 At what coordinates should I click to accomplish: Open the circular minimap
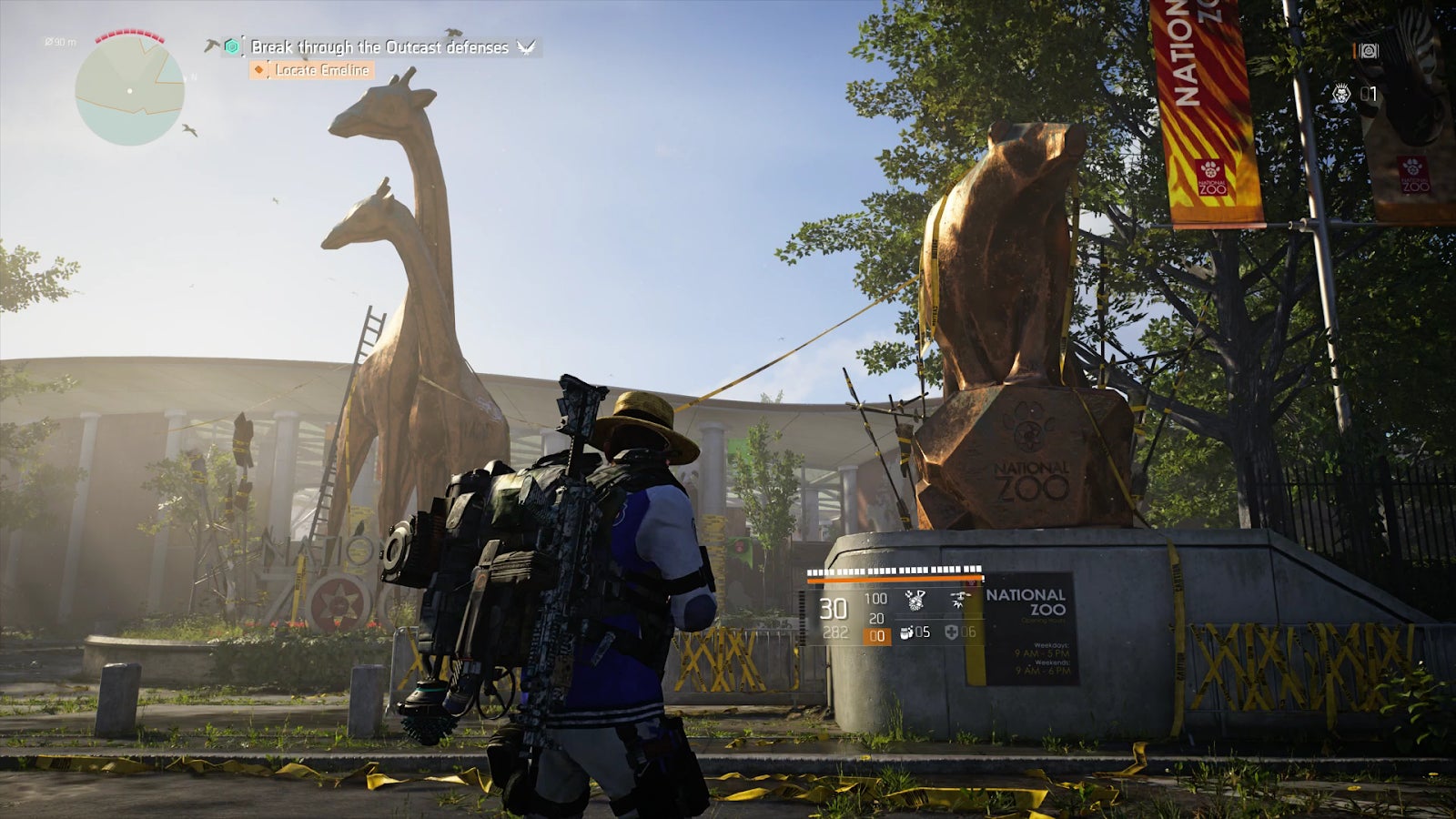pos(129,90)
